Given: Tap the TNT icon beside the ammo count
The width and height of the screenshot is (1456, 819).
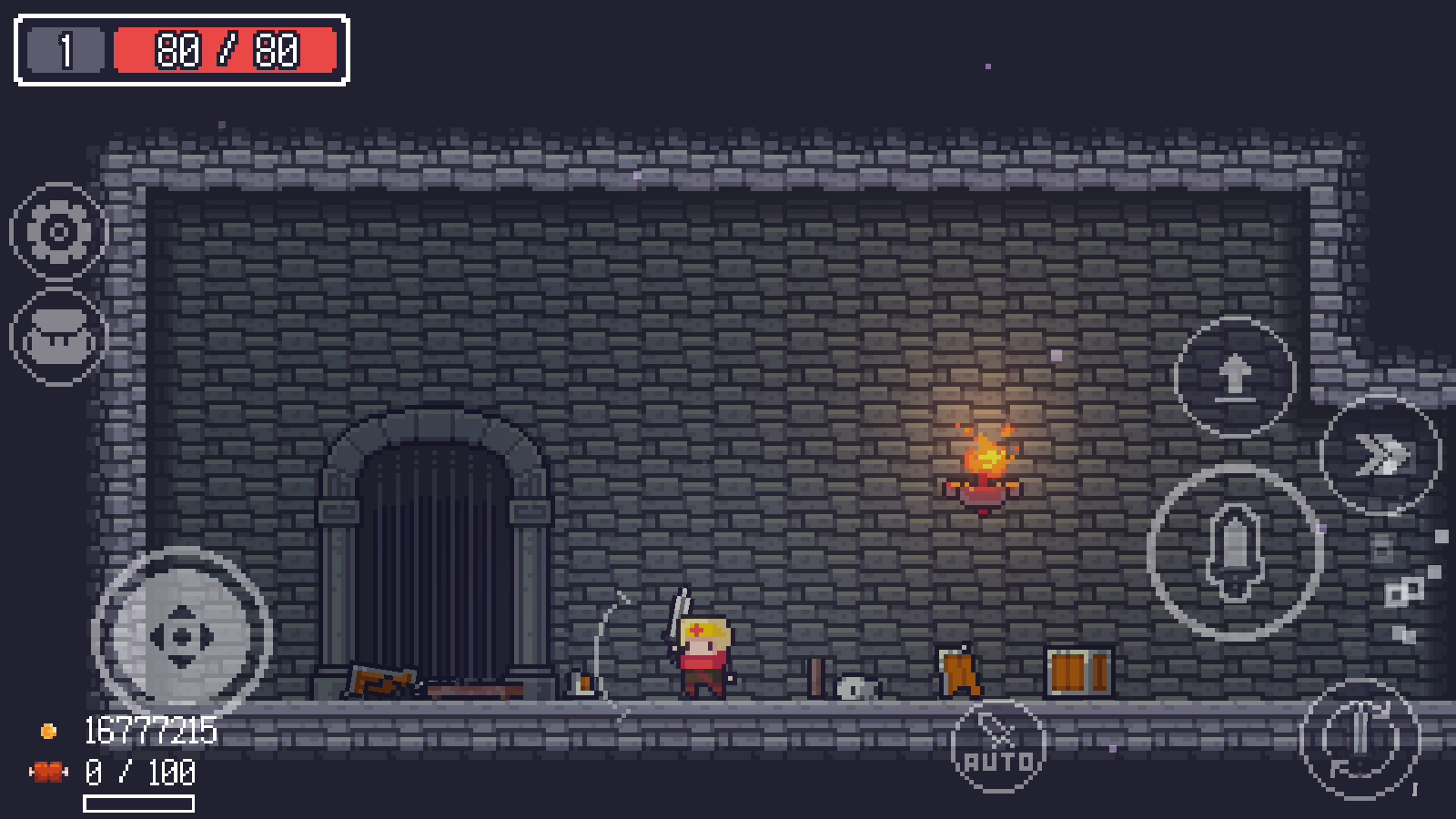Looking at the screenshot, I should click(x=50, y=773).
